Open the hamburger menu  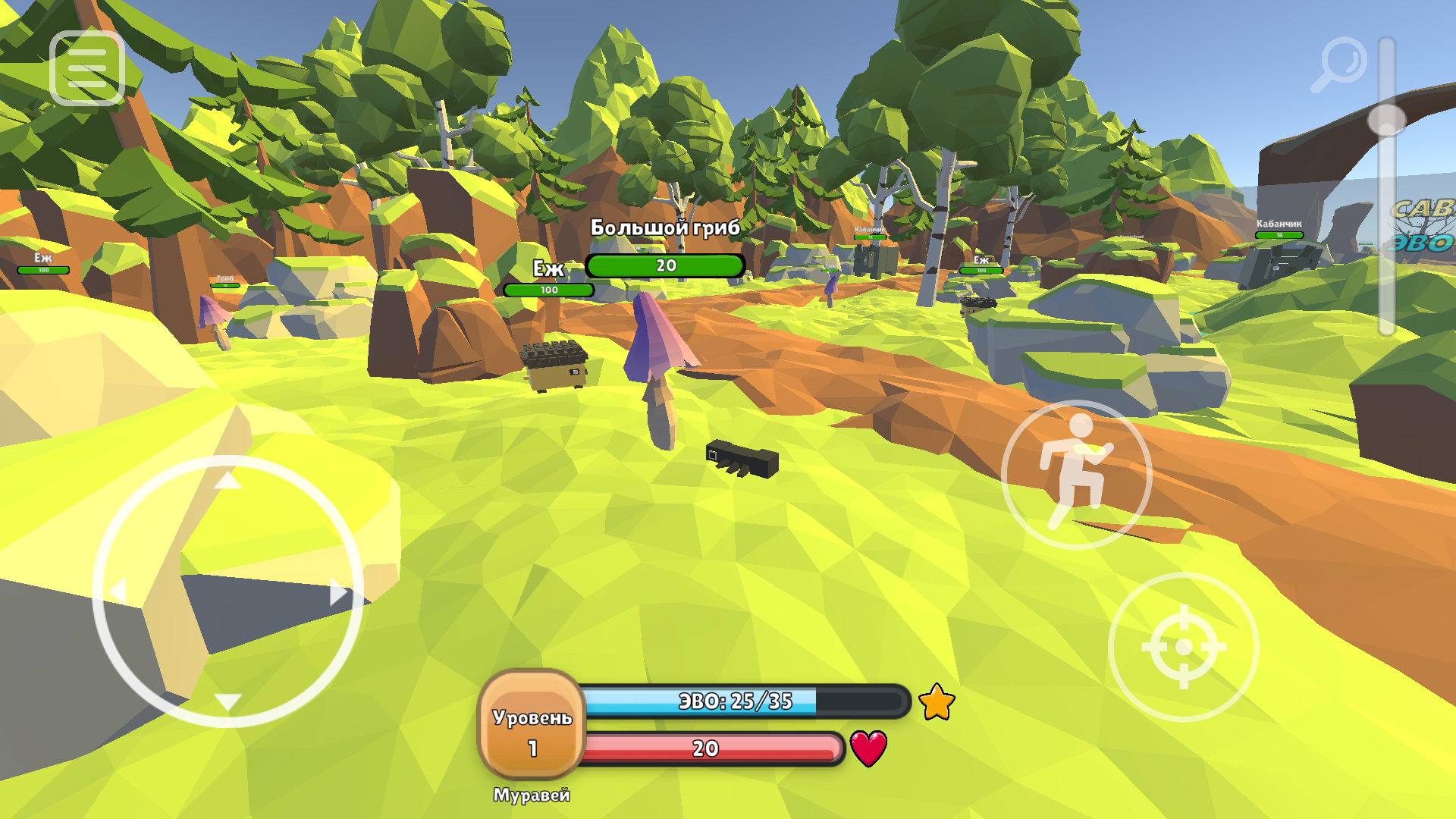86,67
